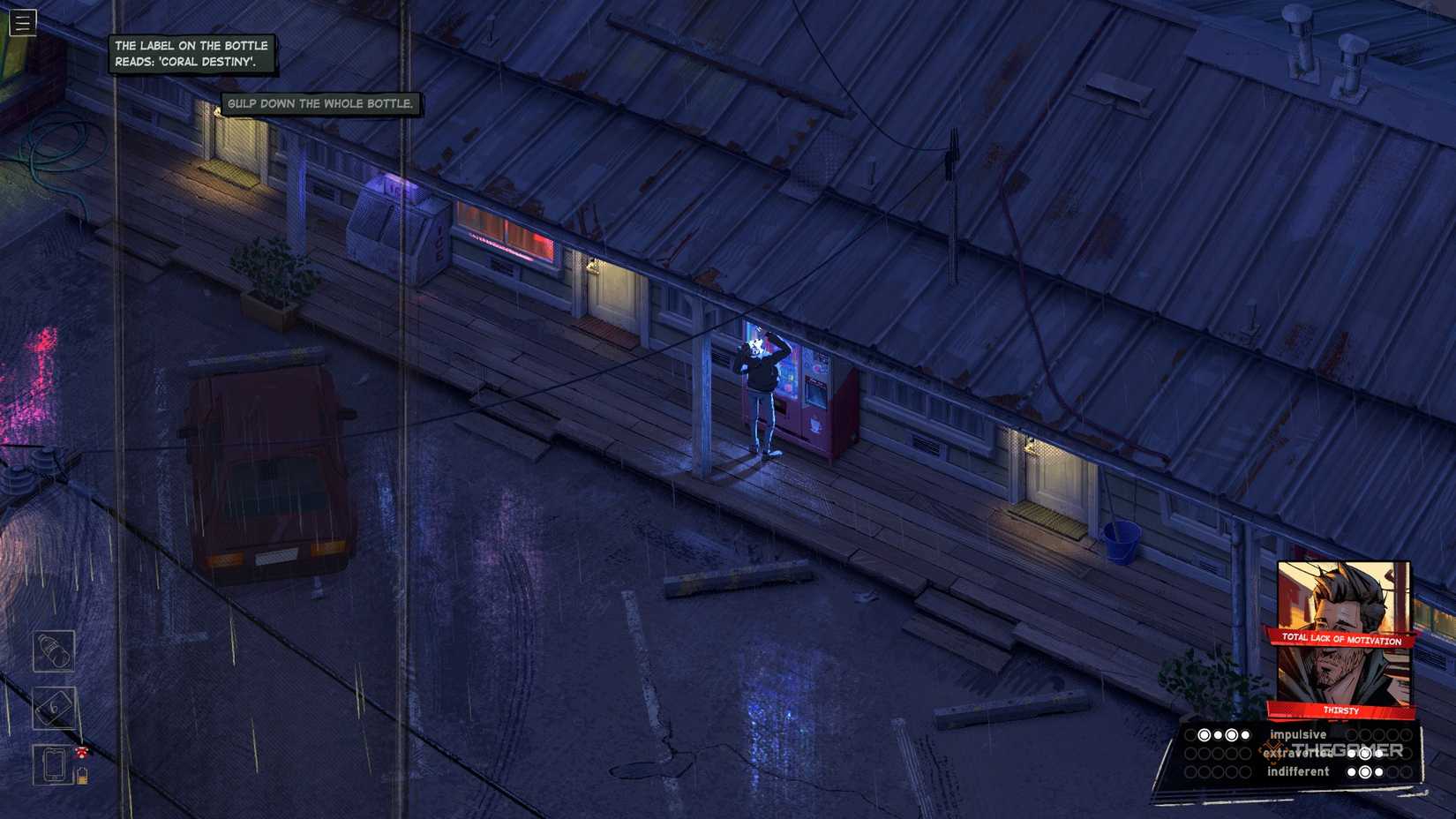Screen dimensions: 1456x819
Task: Click the character standing at the vending machine
Action: (758, 388)
